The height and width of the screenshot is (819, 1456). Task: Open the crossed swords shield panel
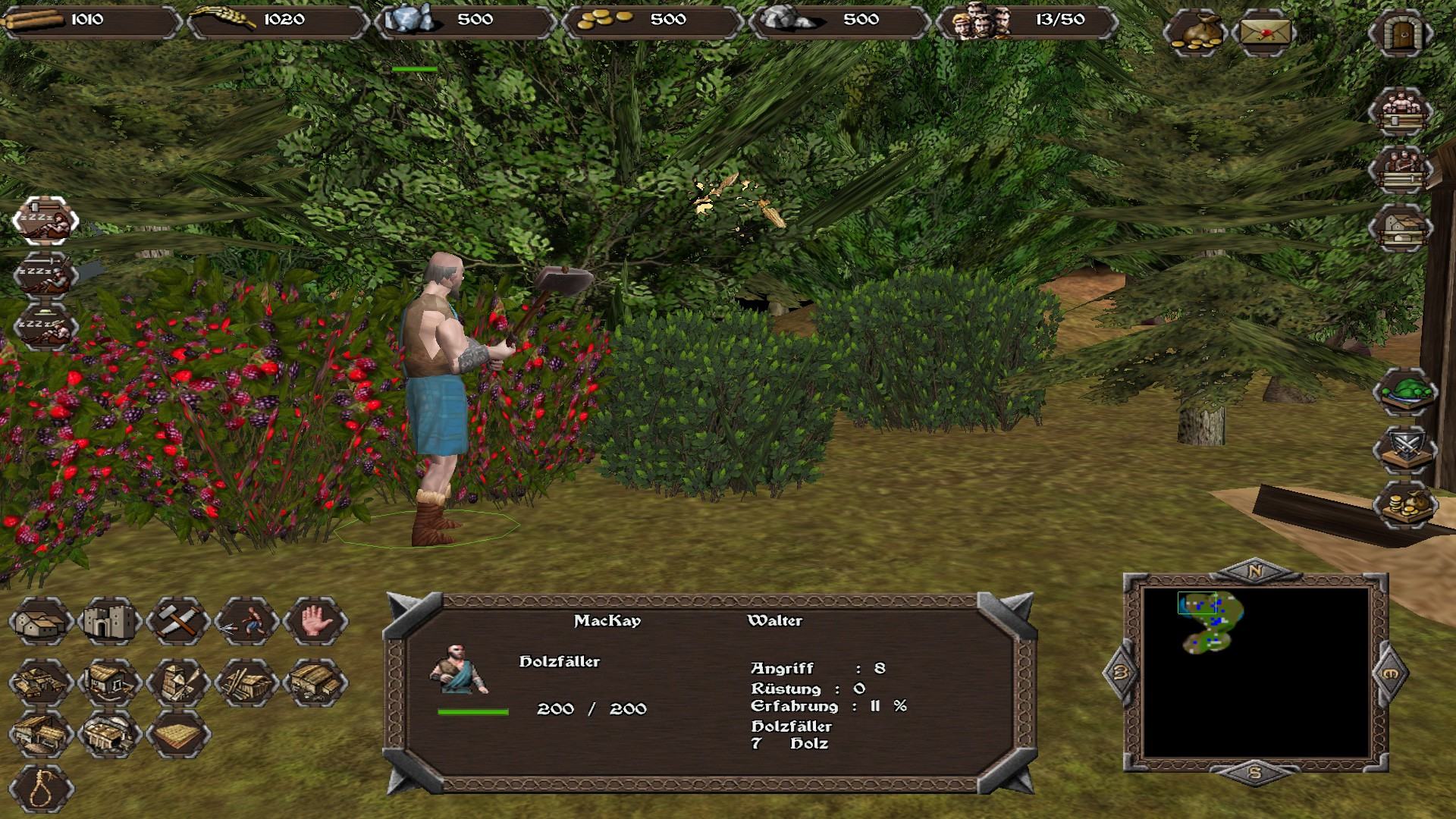click(x=1405, y=449)
